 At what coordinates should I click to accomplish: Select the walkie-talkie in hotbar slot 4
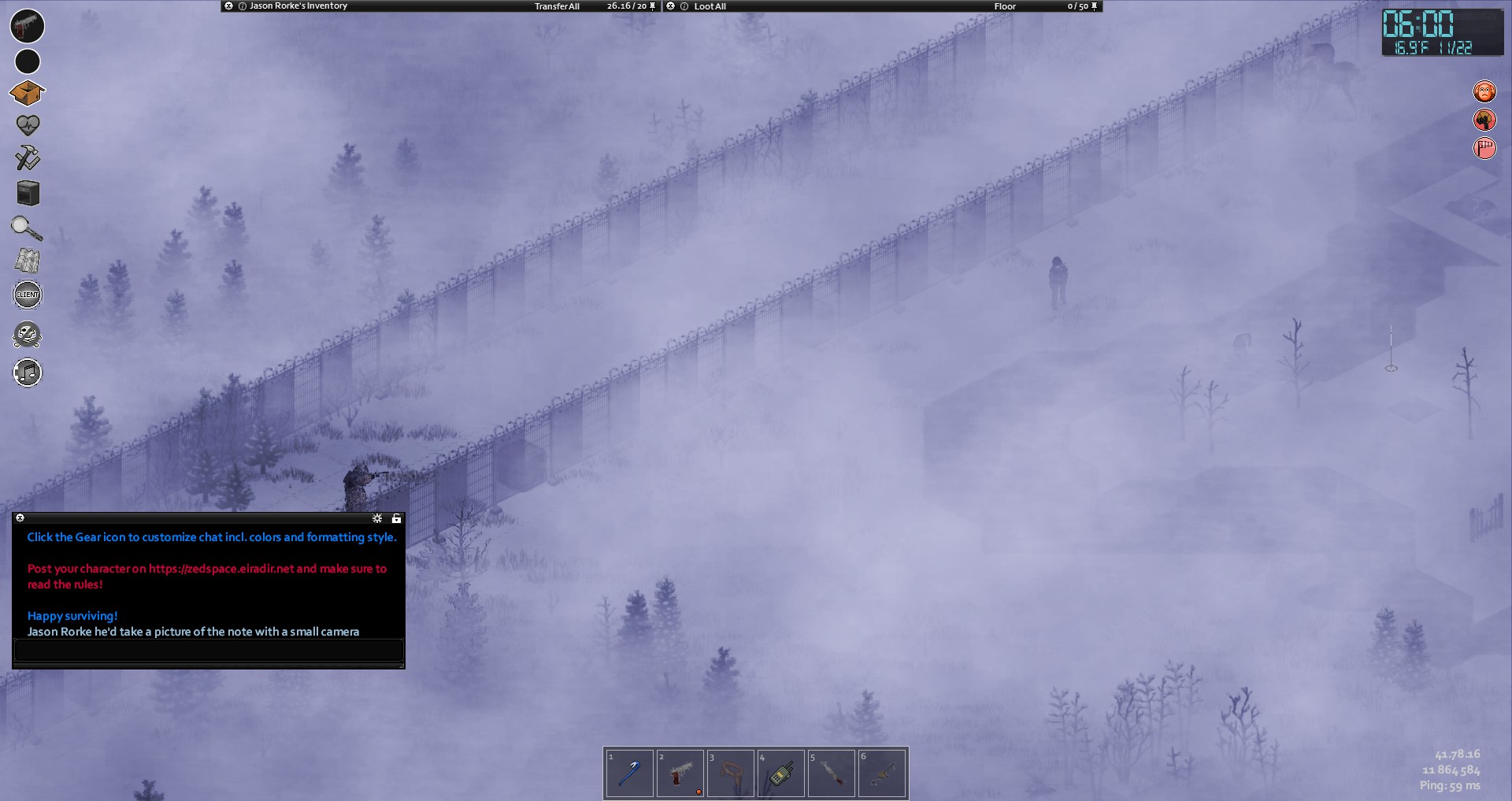point(780,773)
